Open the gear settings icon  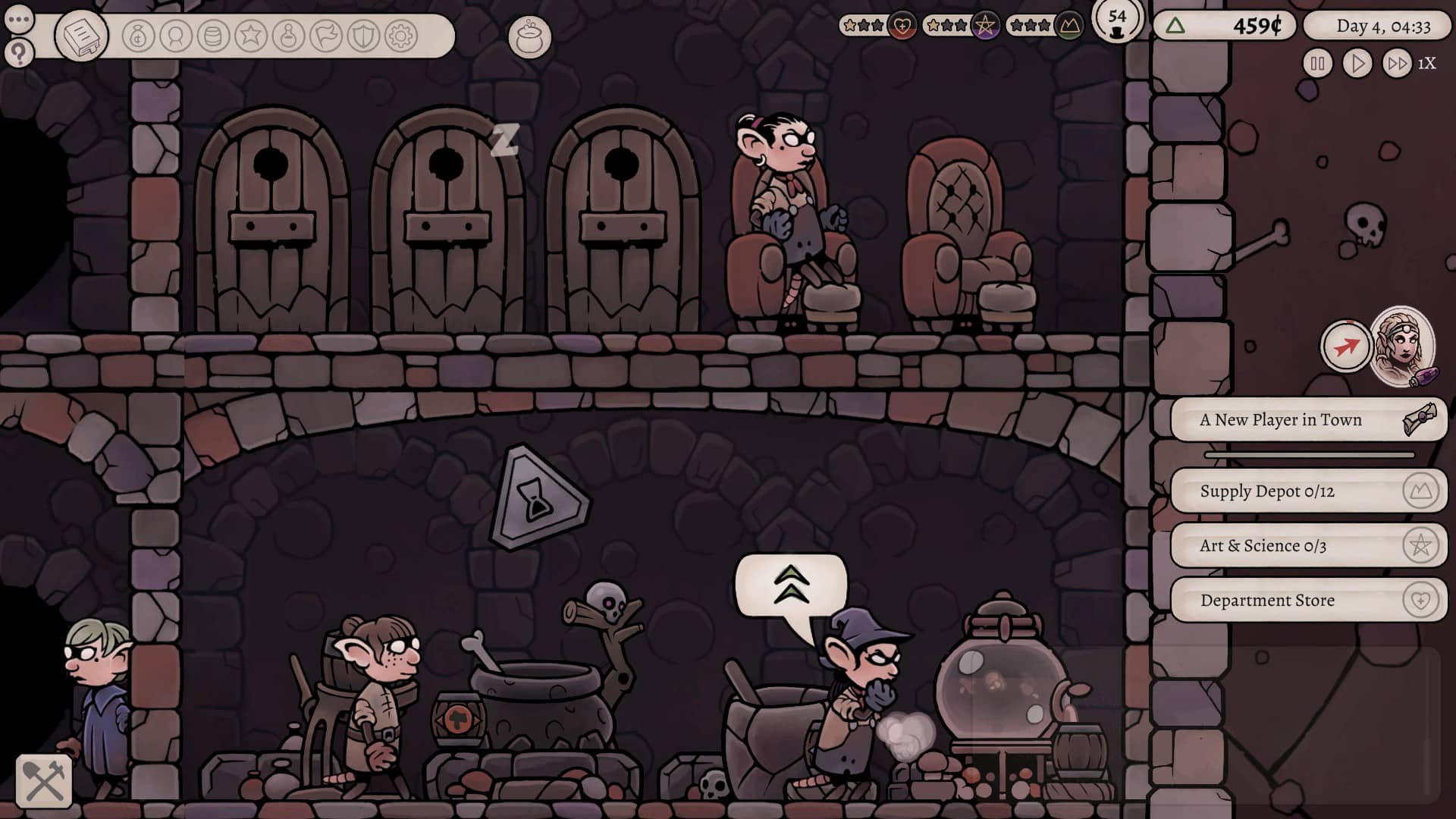[401, 36]
